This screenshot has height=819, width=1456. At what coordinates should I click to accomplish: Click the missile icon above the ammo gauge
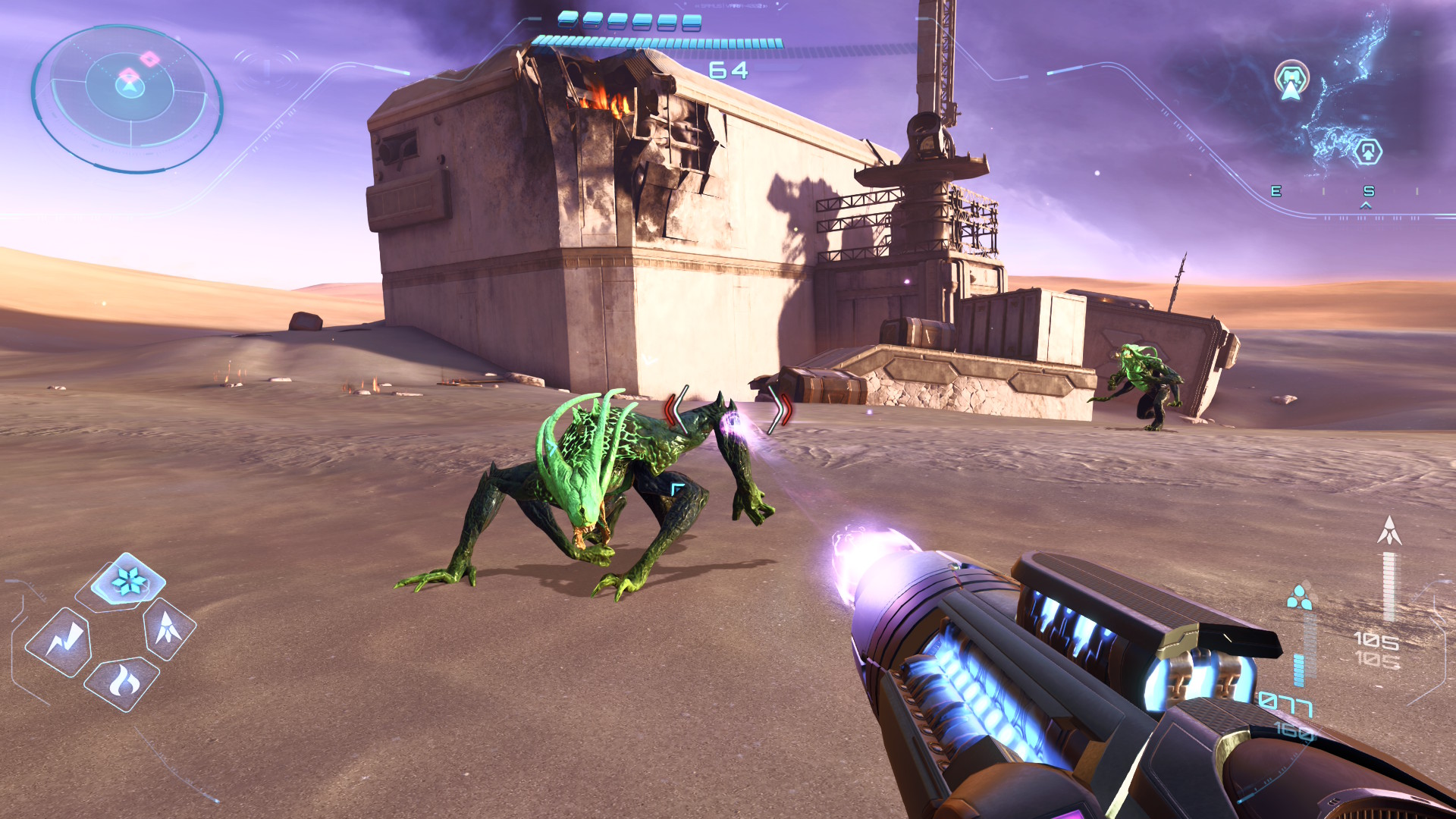tap(1389, 530)
